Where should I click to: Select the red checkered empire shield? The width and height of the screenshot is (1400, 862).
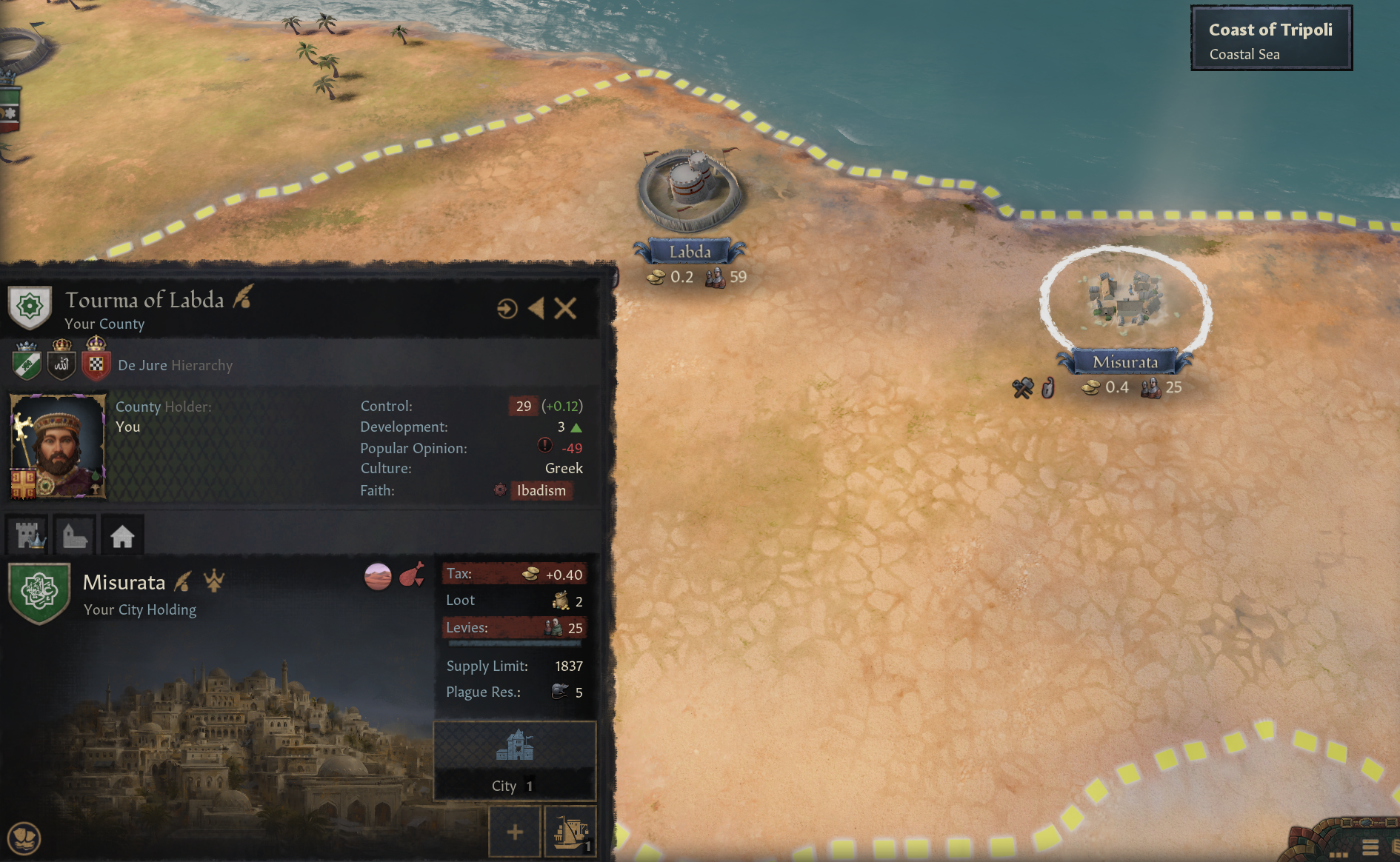(x=96, y=363)
